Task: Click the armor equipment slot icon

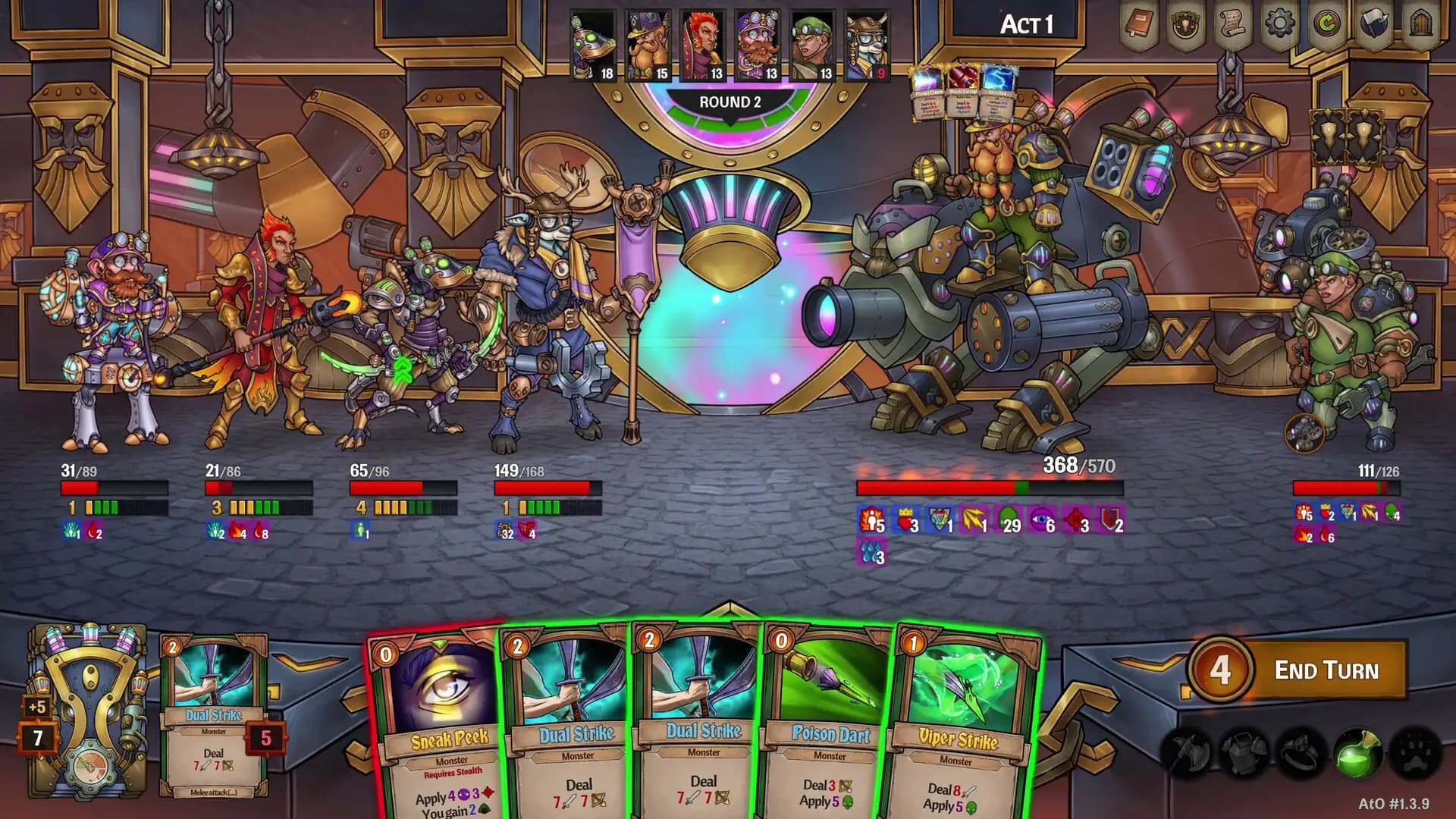Action: pos(1245,751)
